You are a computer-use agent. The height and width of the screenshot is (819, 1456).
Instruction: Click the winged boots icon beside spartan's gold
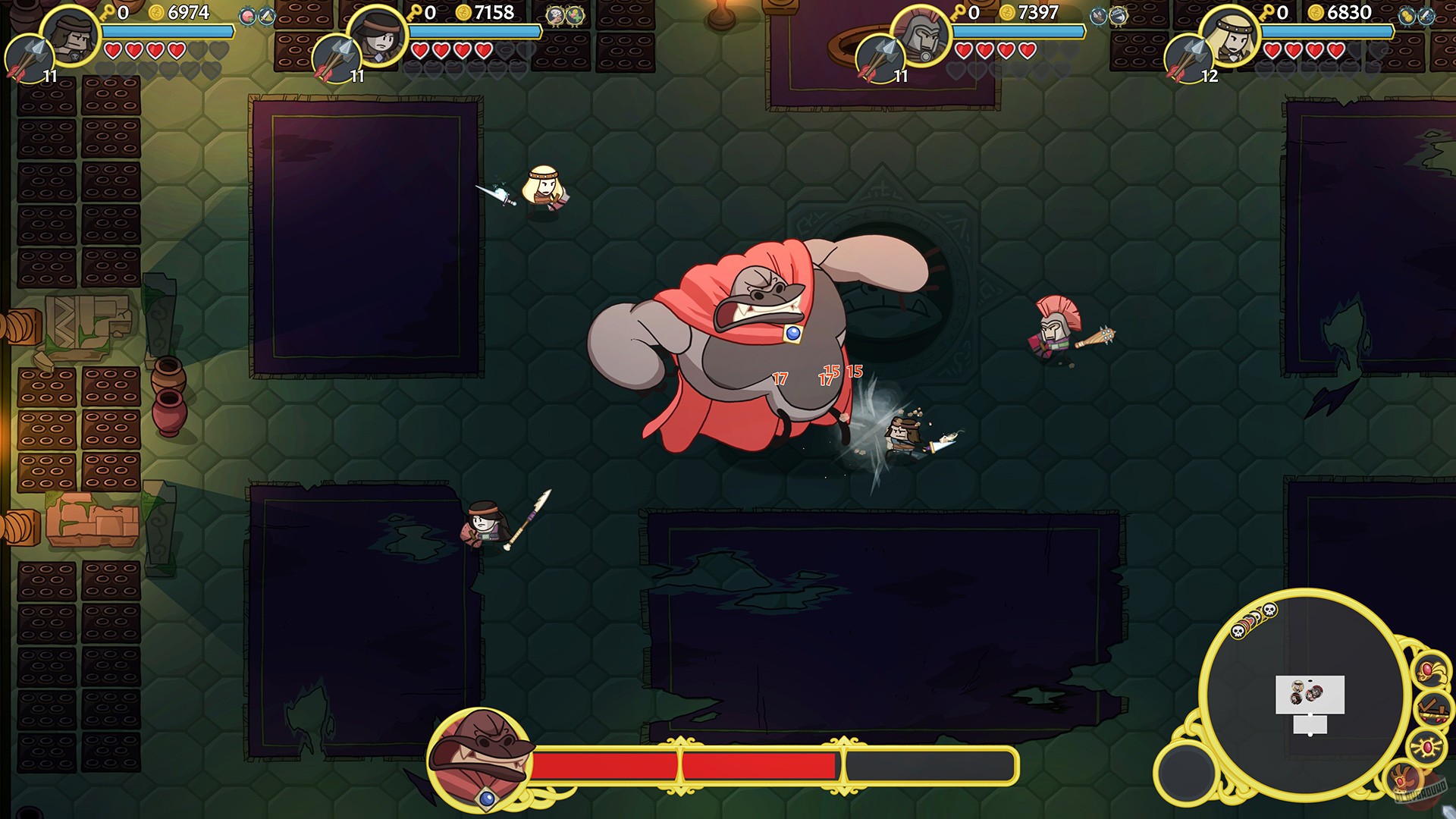pyautogui.click(x=1097, y=17)
